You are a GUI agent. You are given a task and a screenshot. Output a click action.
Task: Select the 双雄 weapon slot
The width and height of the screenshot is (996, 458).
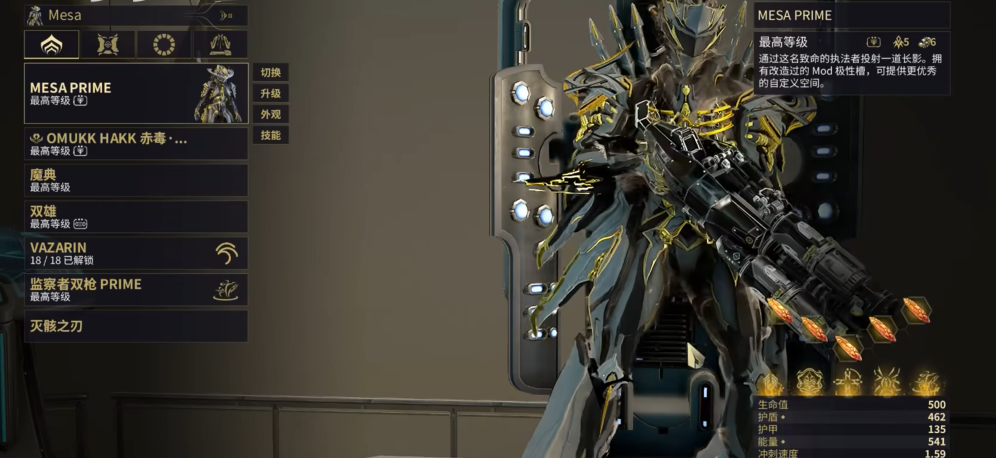tap(135, 216)
